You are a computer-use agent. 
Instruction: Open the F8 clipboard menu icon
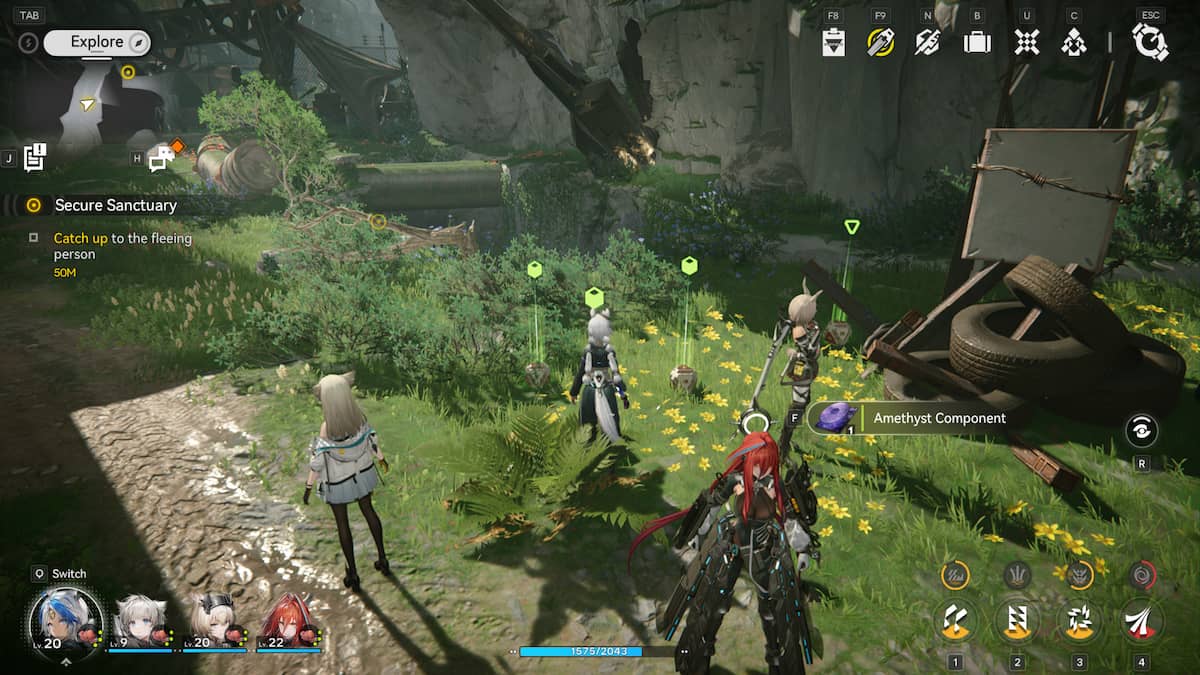[x=834, y=42]
